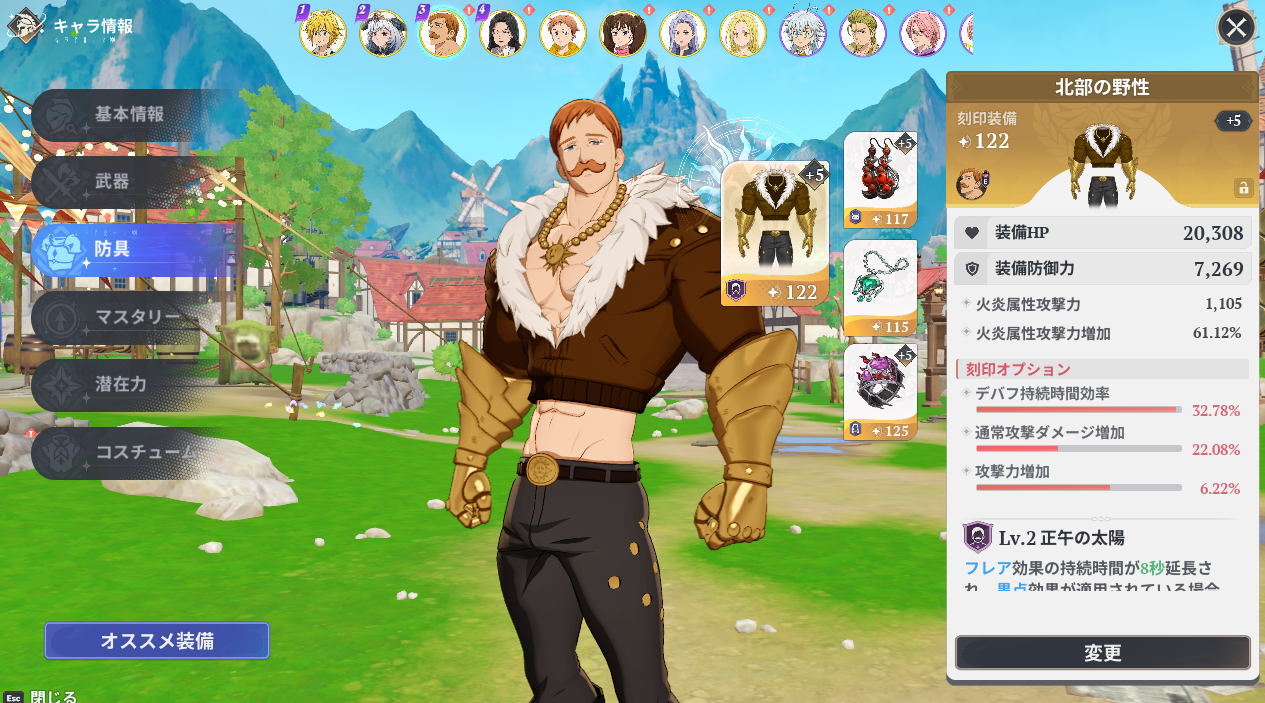1265x703 pixels.
Task: Open the 基本情報 tab
Action: click(129, 114)
